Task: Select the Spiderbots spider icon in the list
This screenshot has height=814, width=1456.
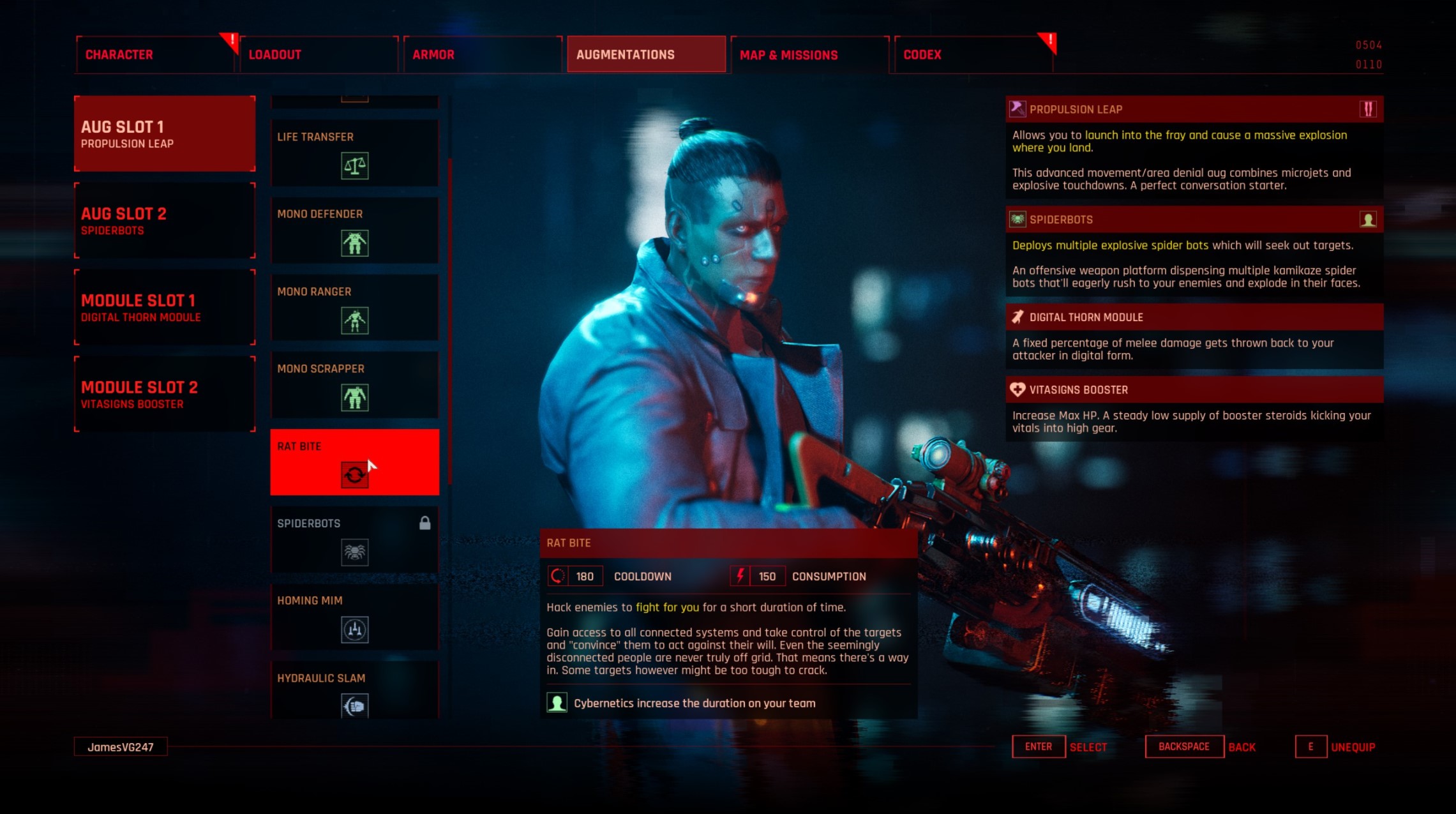Action: click(354, 552)
